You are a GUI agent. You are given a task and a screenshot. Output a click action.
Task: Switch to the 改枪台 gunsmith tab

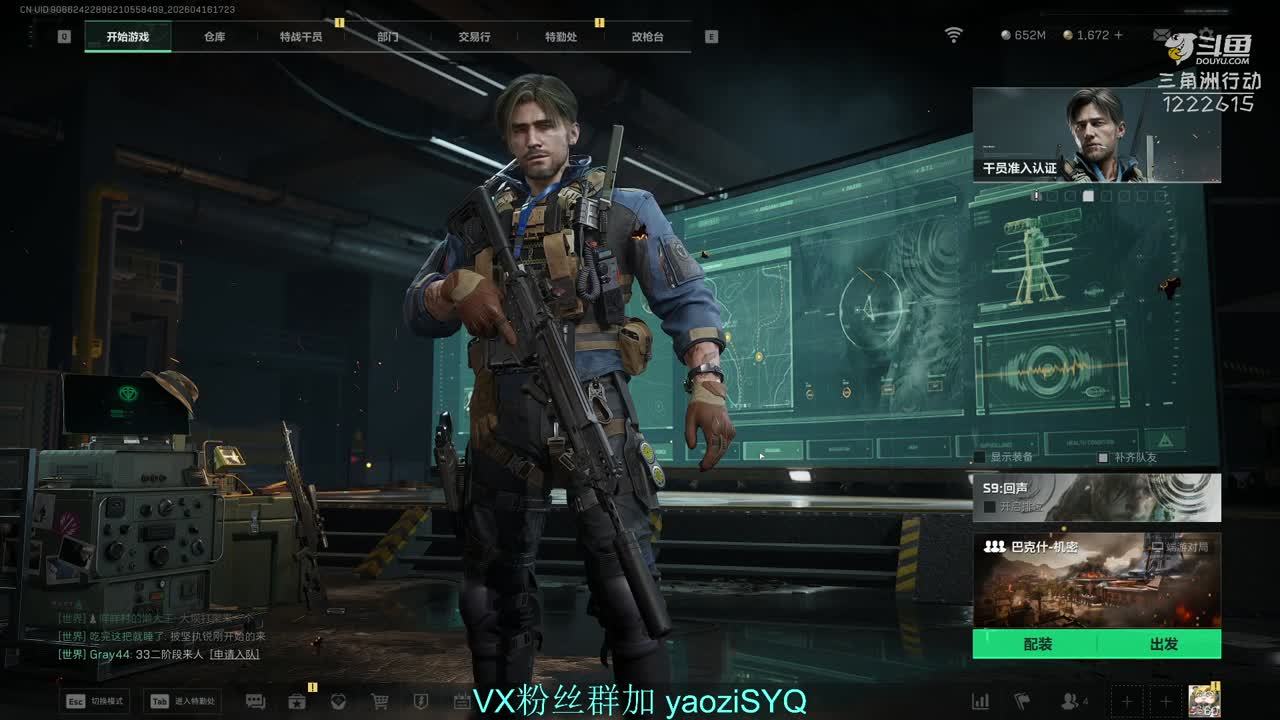(x=647, y=37)
